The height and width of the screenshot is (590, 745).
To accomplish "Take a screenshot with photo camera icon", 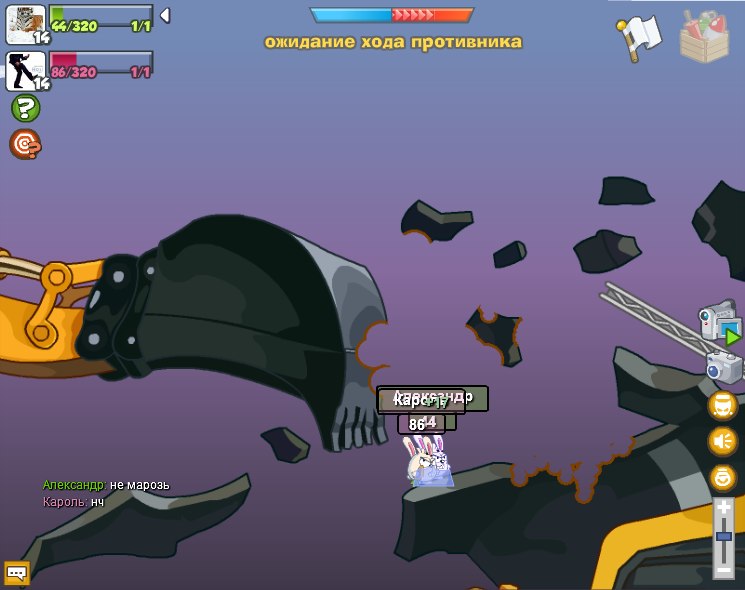I will 724,366.
